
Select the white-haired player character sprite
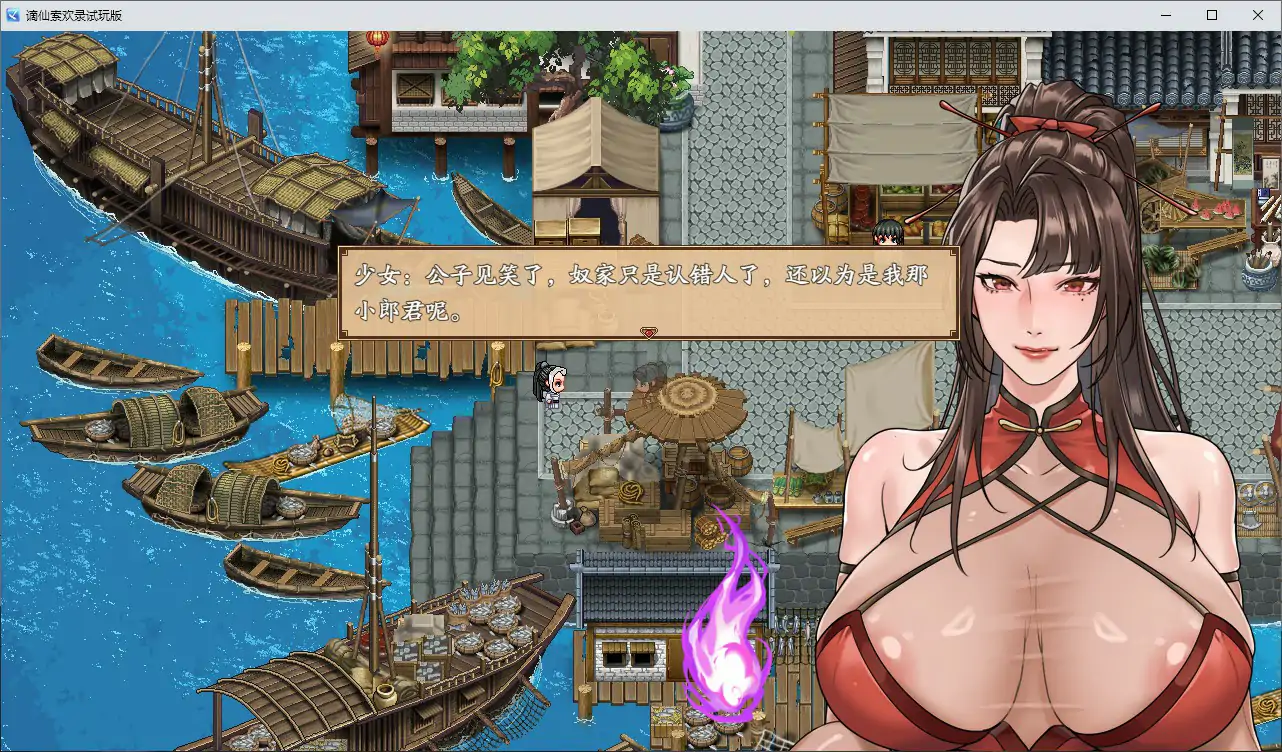(x=552, y=383)
